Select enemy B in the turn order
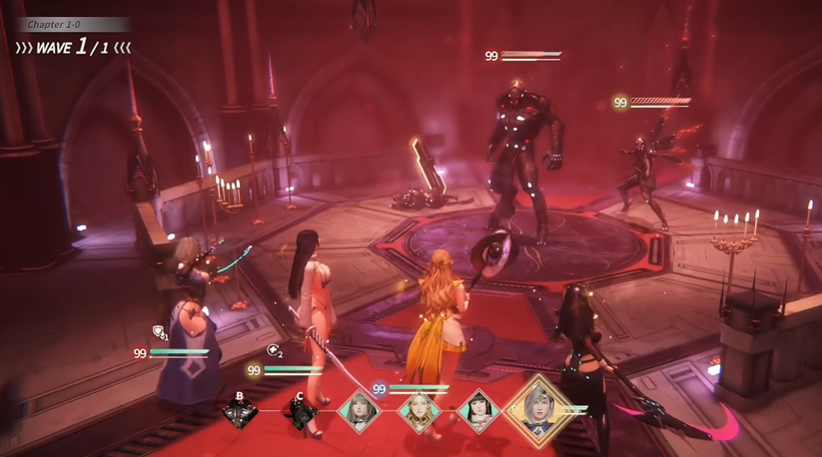Viewport: 822px width, 457px height. pos(240,411)
